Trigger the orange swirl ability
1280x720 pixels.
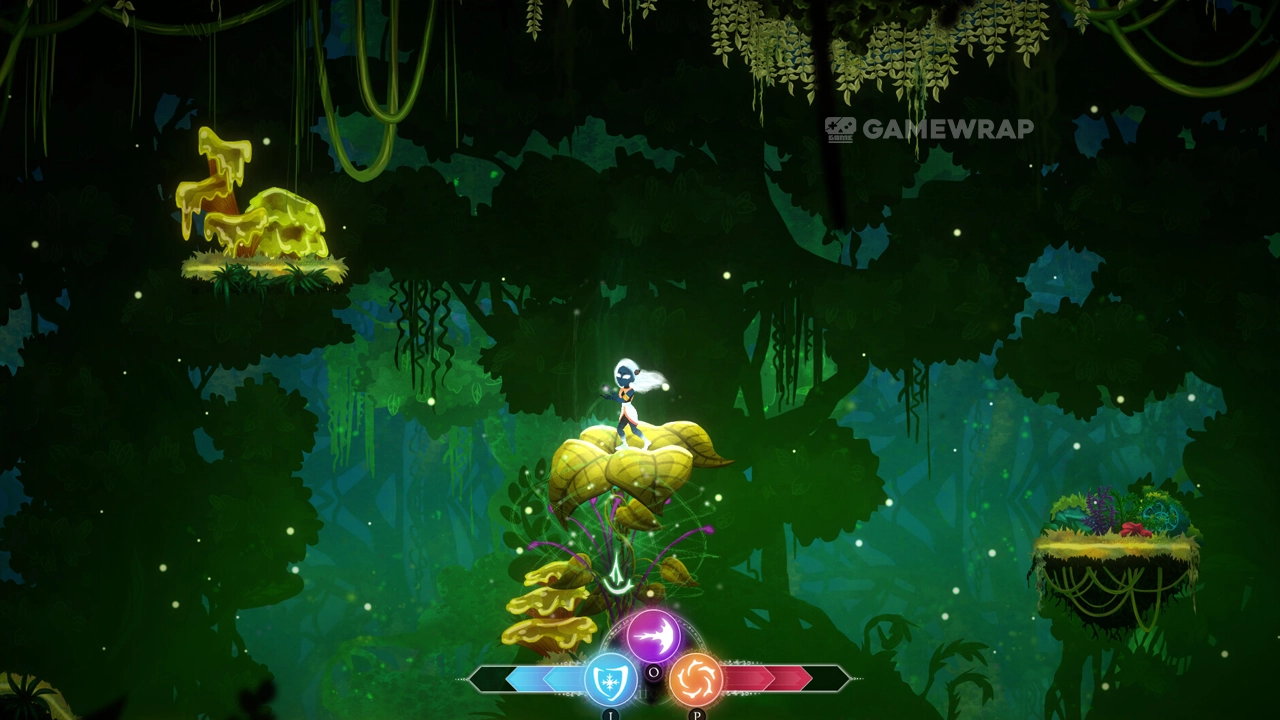coord(695,679)
